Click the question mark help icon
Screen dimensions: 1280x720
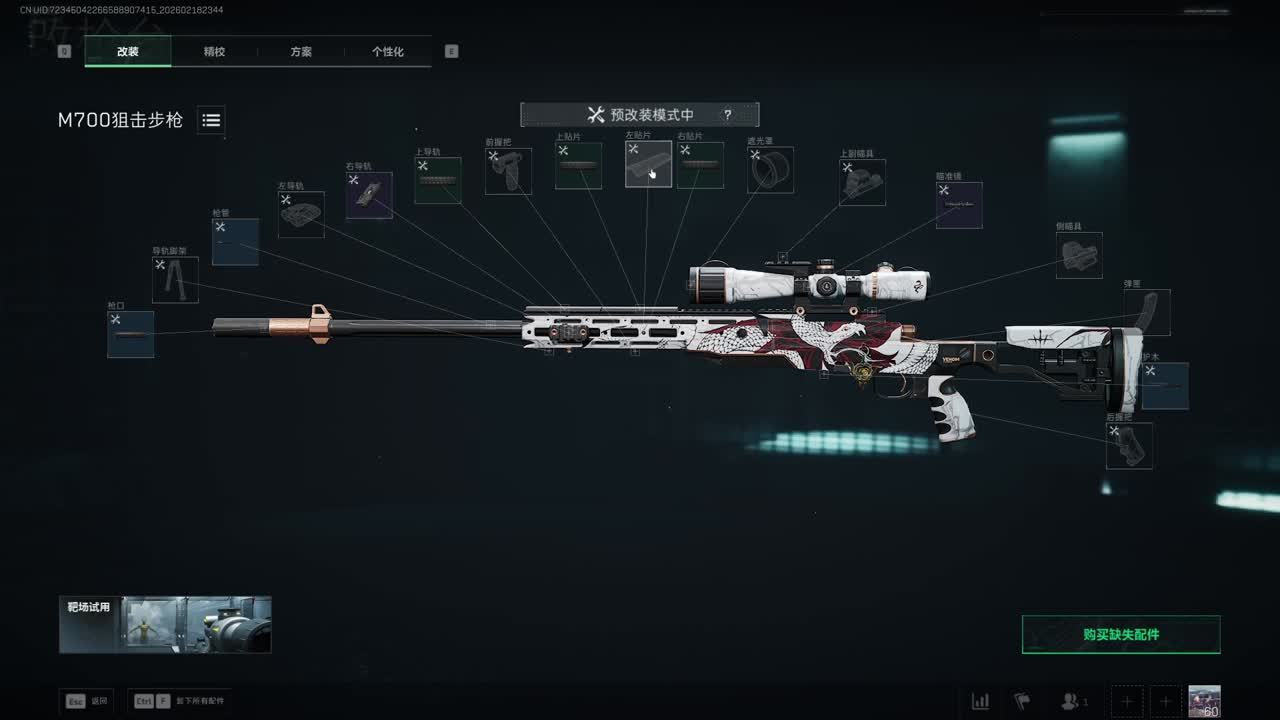(728, 115)
